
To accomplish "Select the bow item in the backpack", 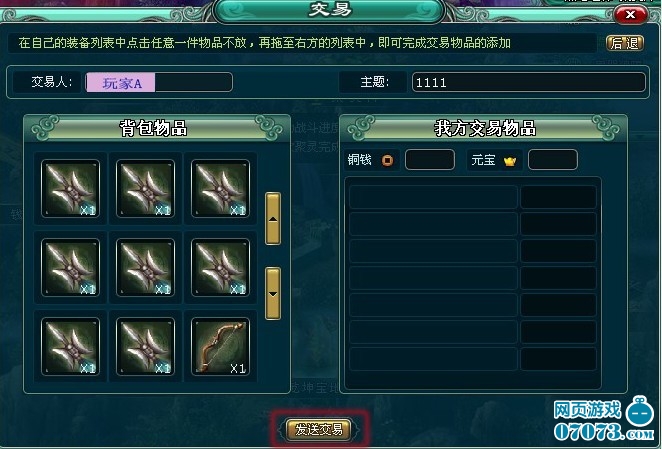I will [219, 342].
